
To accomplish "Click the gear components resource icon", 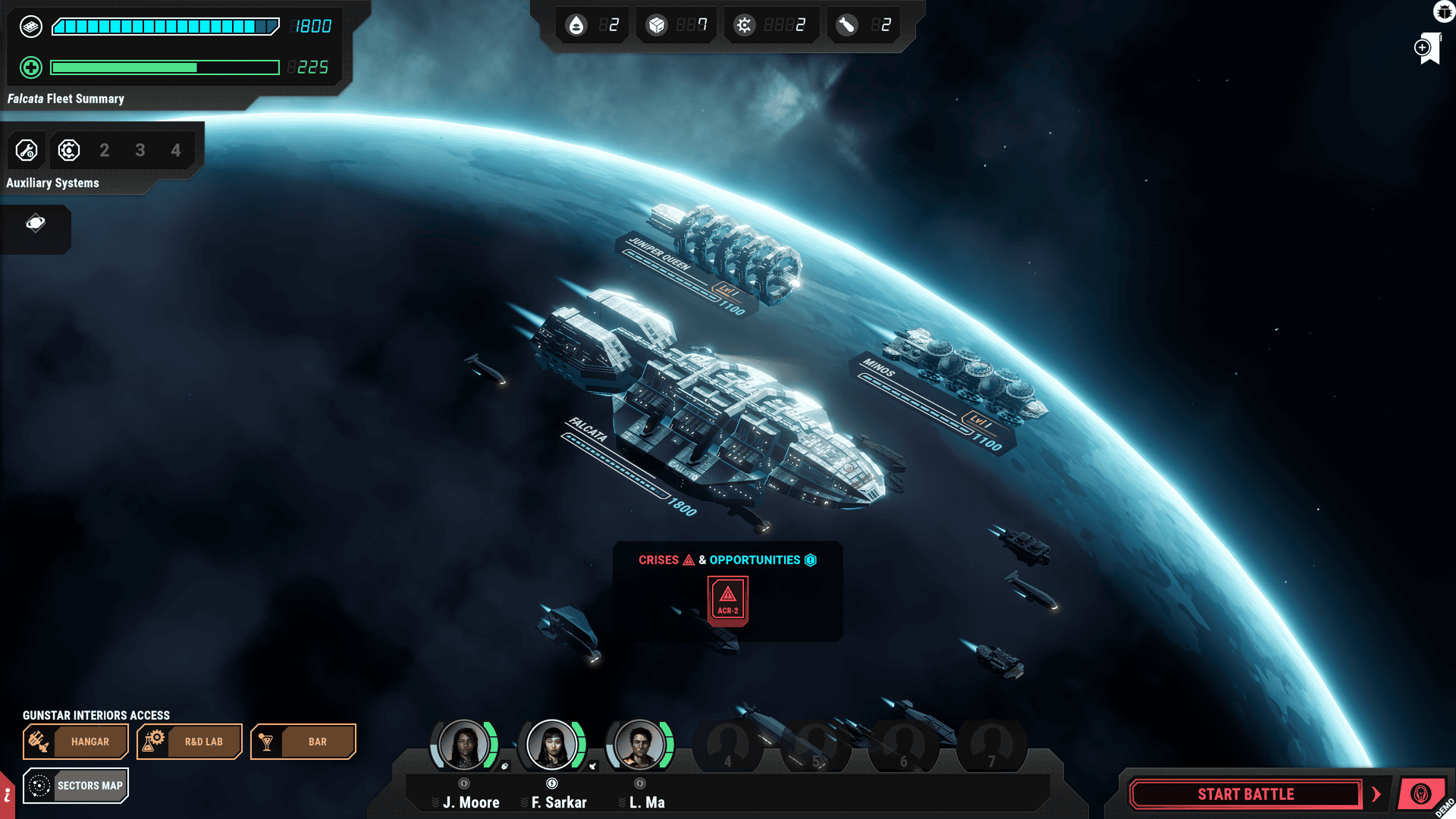I will coord(743,24).
